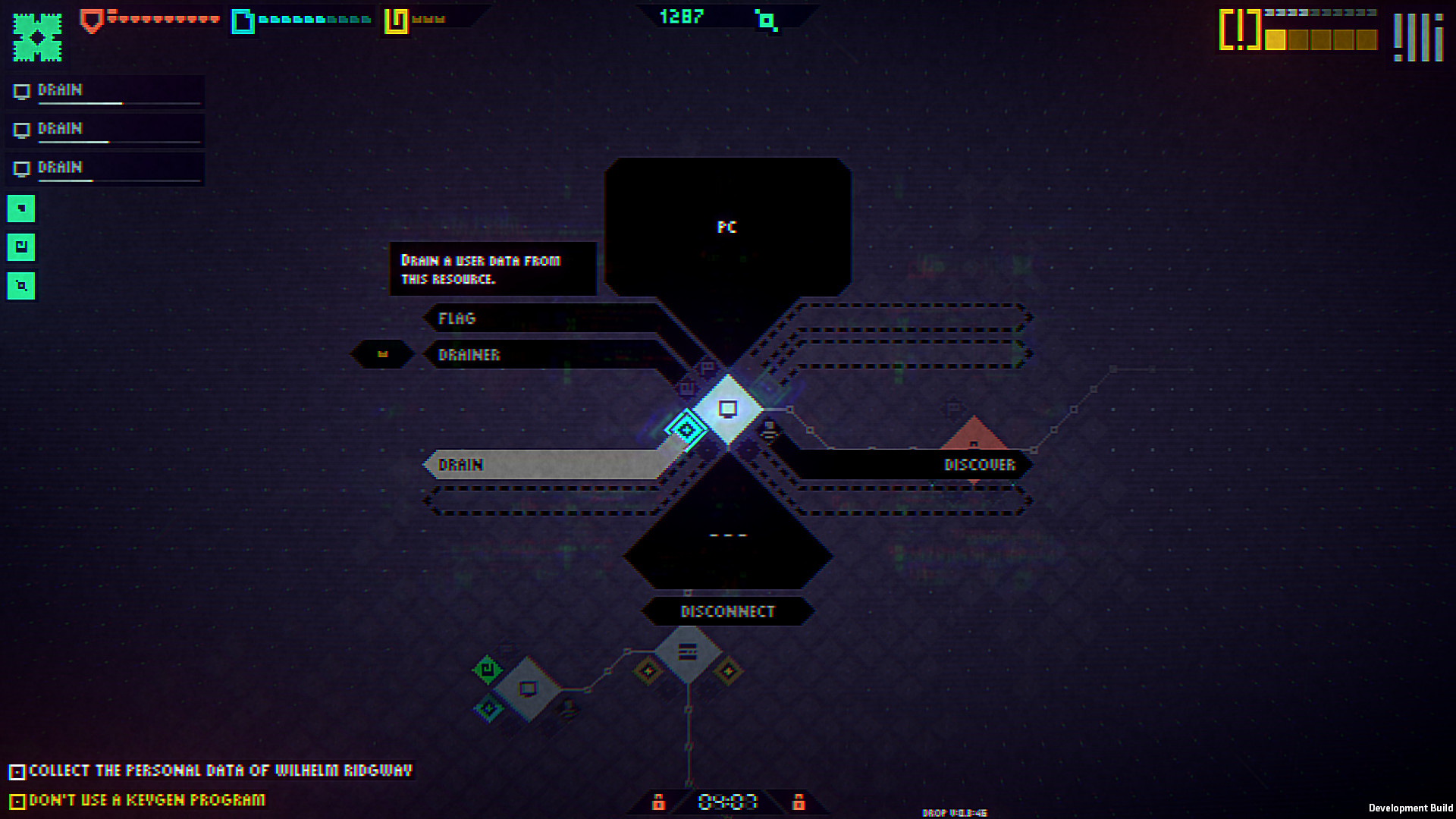Select the magnifier program icon in left sidebar
The height and width of the screenshot is (819, 1456).
20,287
